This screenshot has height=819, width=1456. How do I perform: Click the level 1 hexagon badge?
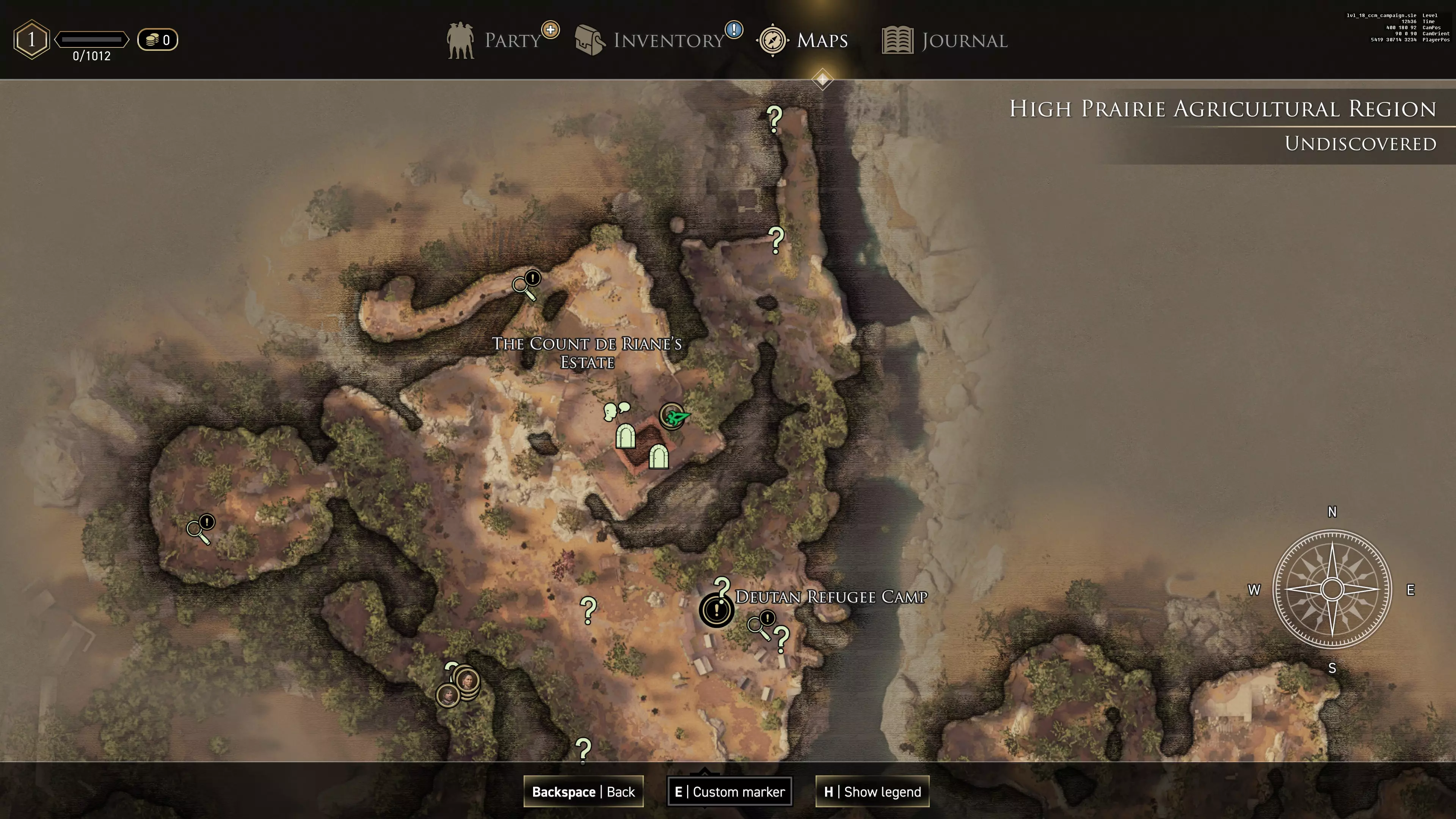pos(31,39)
